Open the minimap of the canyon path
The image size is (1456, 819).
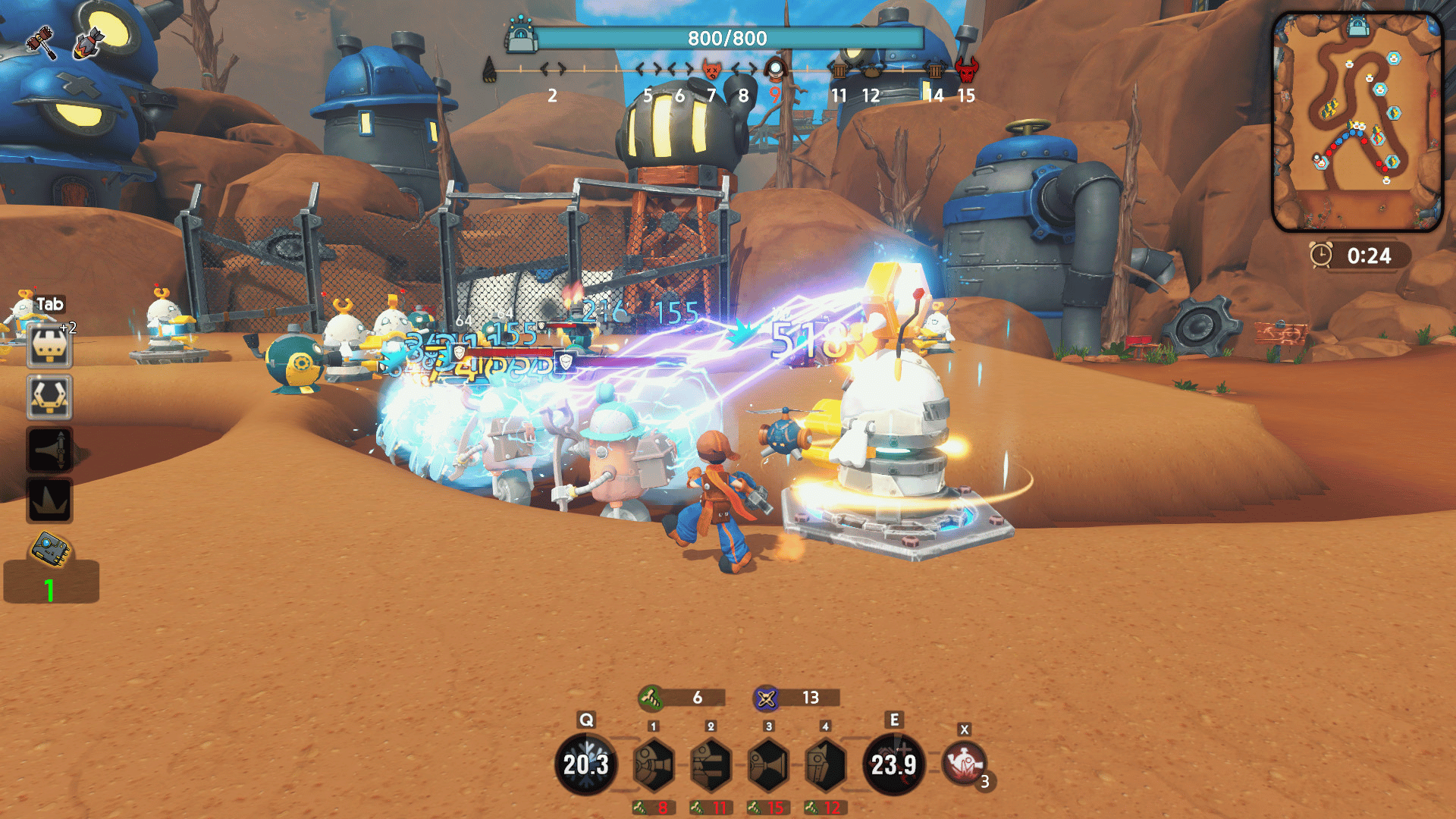coord(1357,121)
